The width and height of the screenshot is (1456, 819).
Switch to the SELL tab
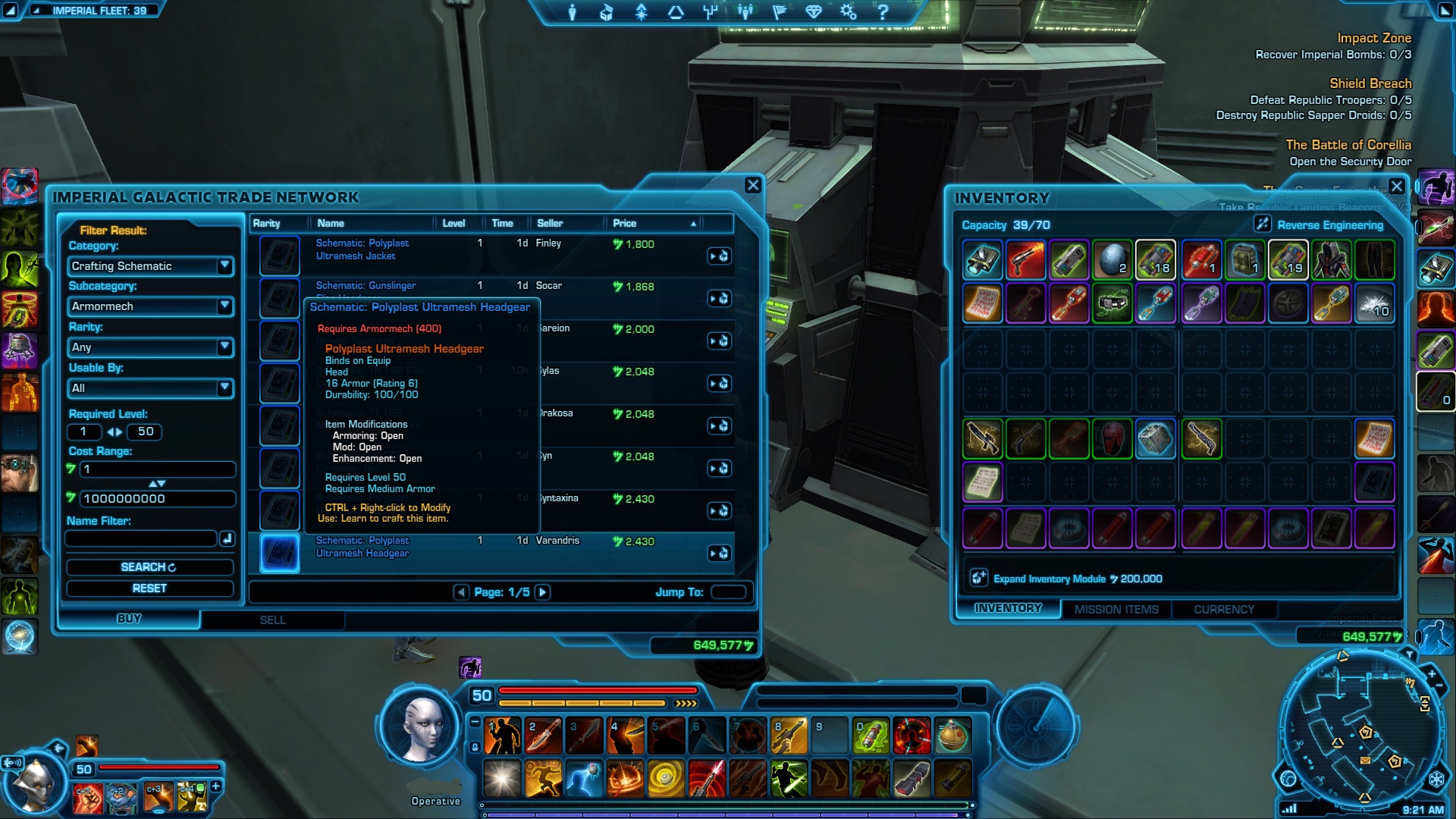point(272,620)
